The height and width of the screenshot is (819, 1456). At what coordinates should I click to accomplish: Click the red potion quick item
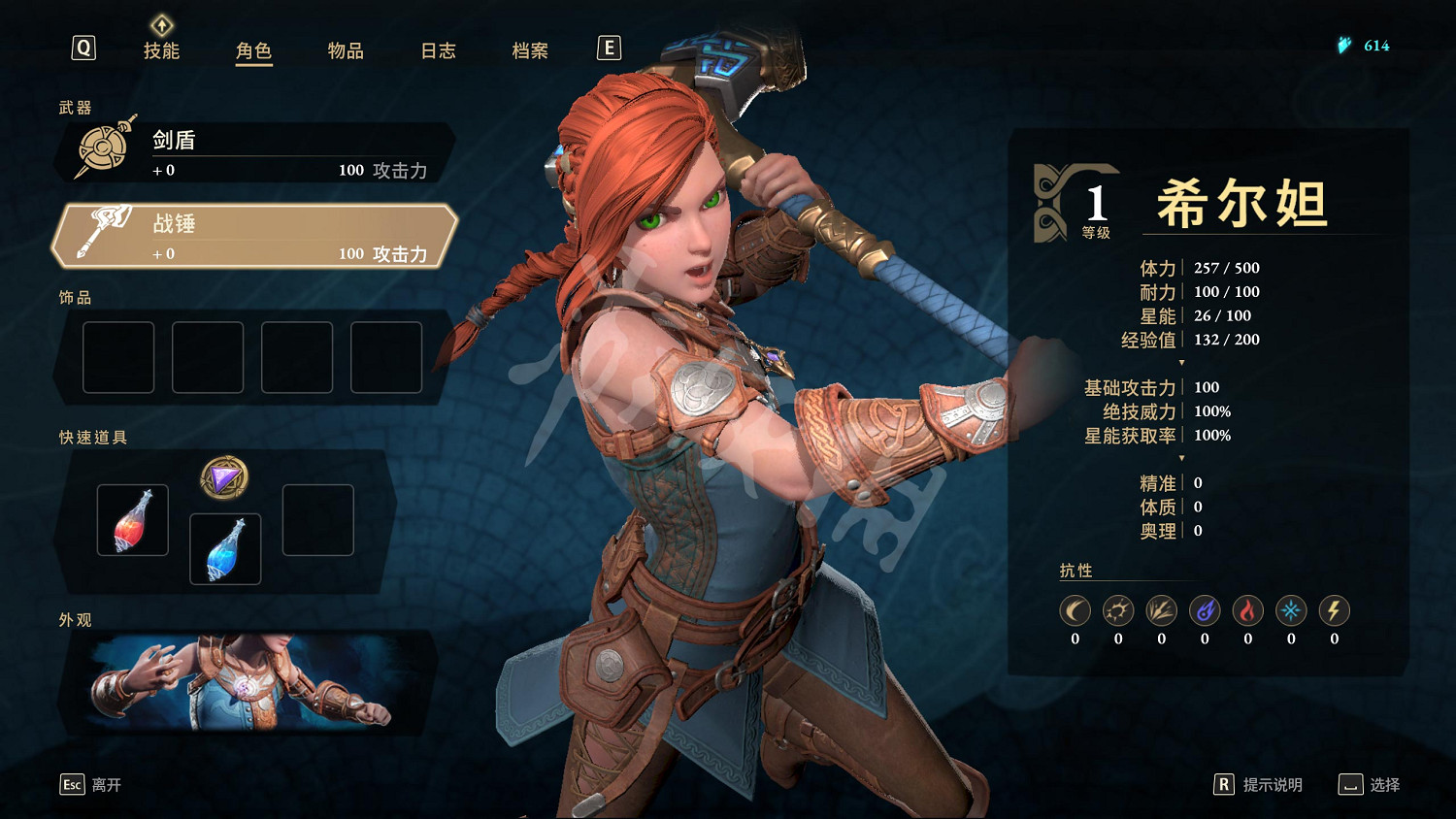132,520
